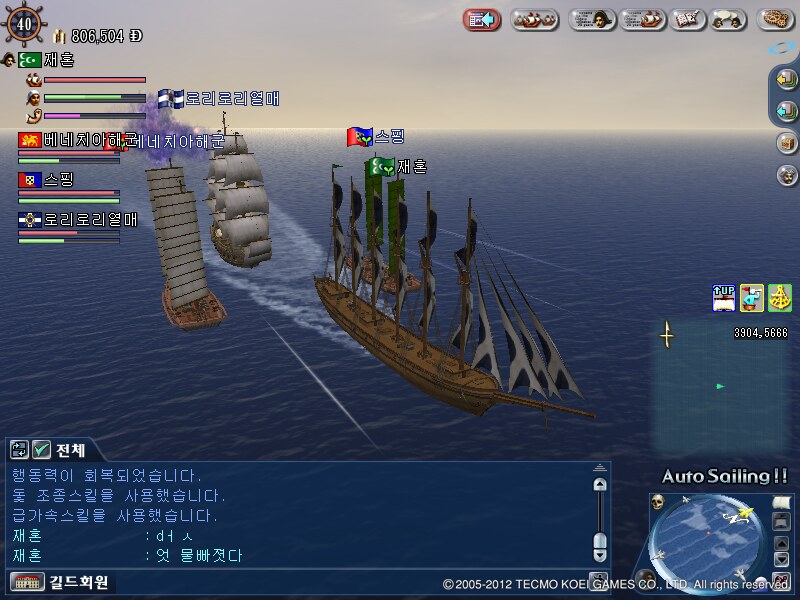Screen dimensions: 800x600
Task: Open the ship information menu
Action: (643, 18)
